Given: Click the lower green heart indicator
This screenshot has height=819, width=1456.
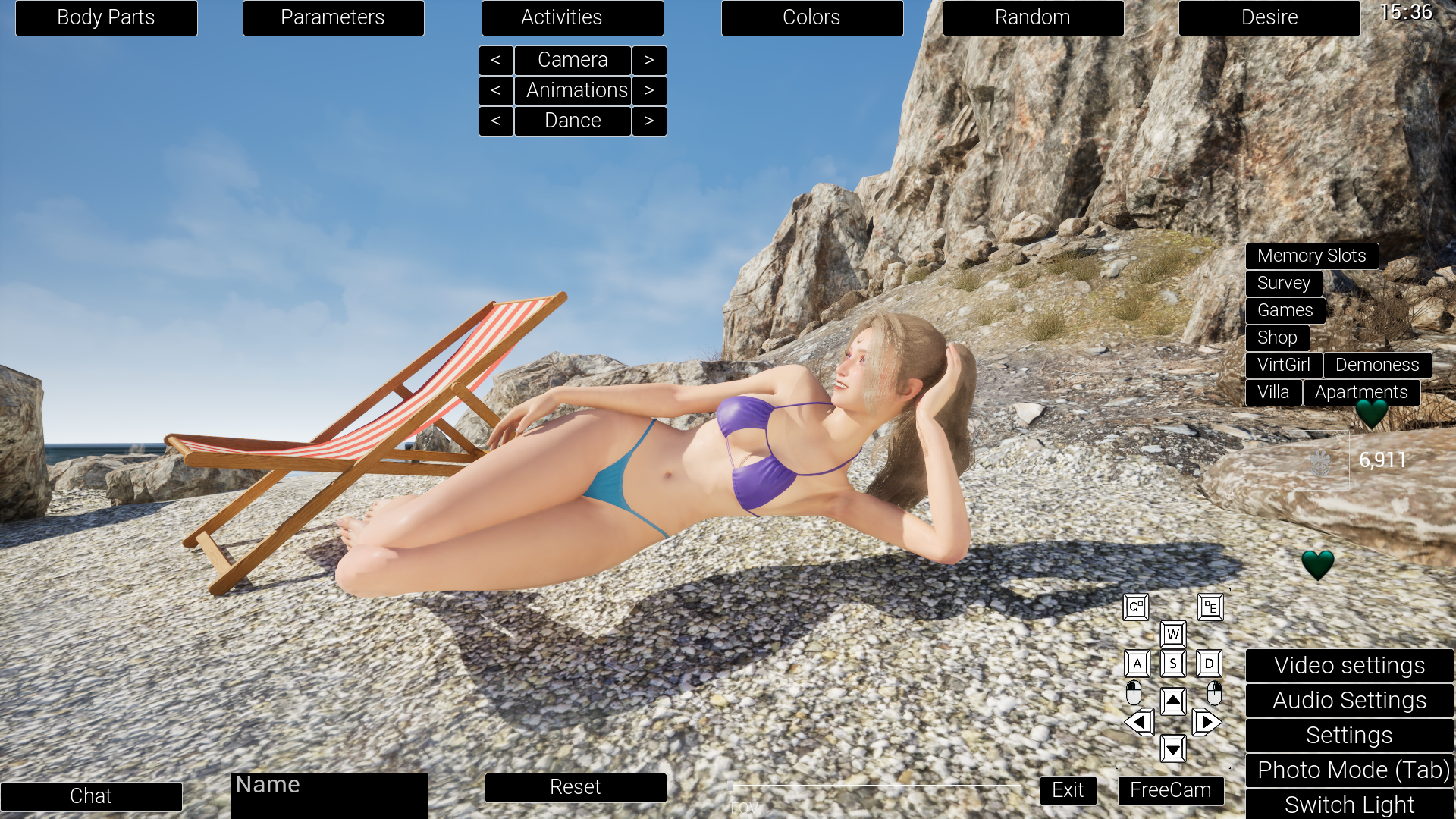Looking at the screenshot, I should click(1317, 565).
